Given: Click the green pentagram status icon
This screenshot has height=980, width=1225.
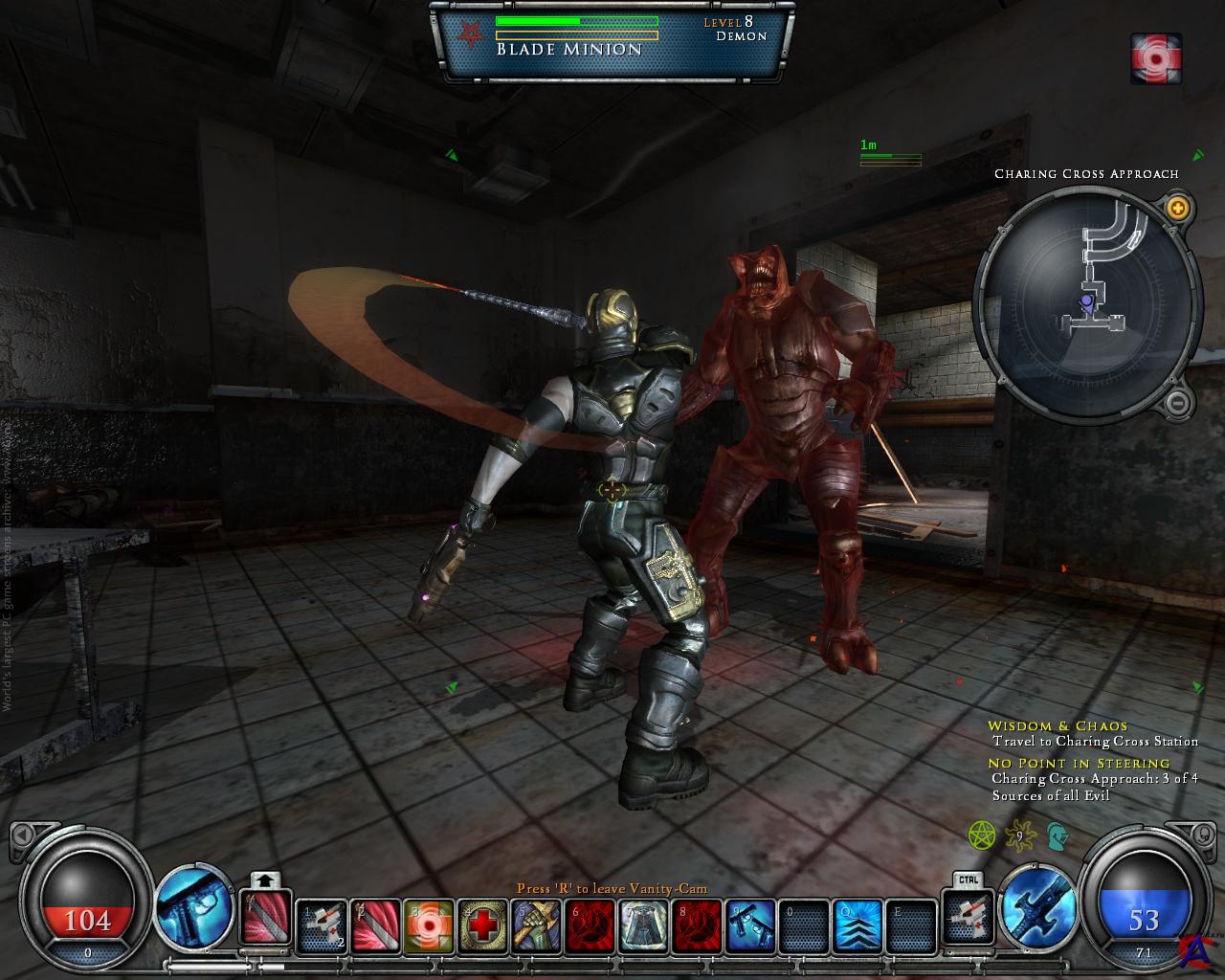Looking at the screenshot, I should [982, 836].
